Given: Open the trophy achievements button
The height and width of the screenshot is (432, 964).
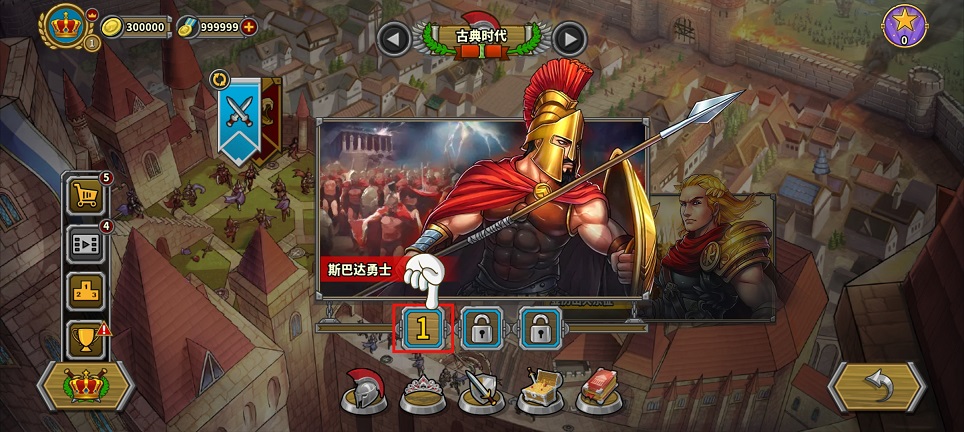Looking at the screenshot, I should (86, 340).
